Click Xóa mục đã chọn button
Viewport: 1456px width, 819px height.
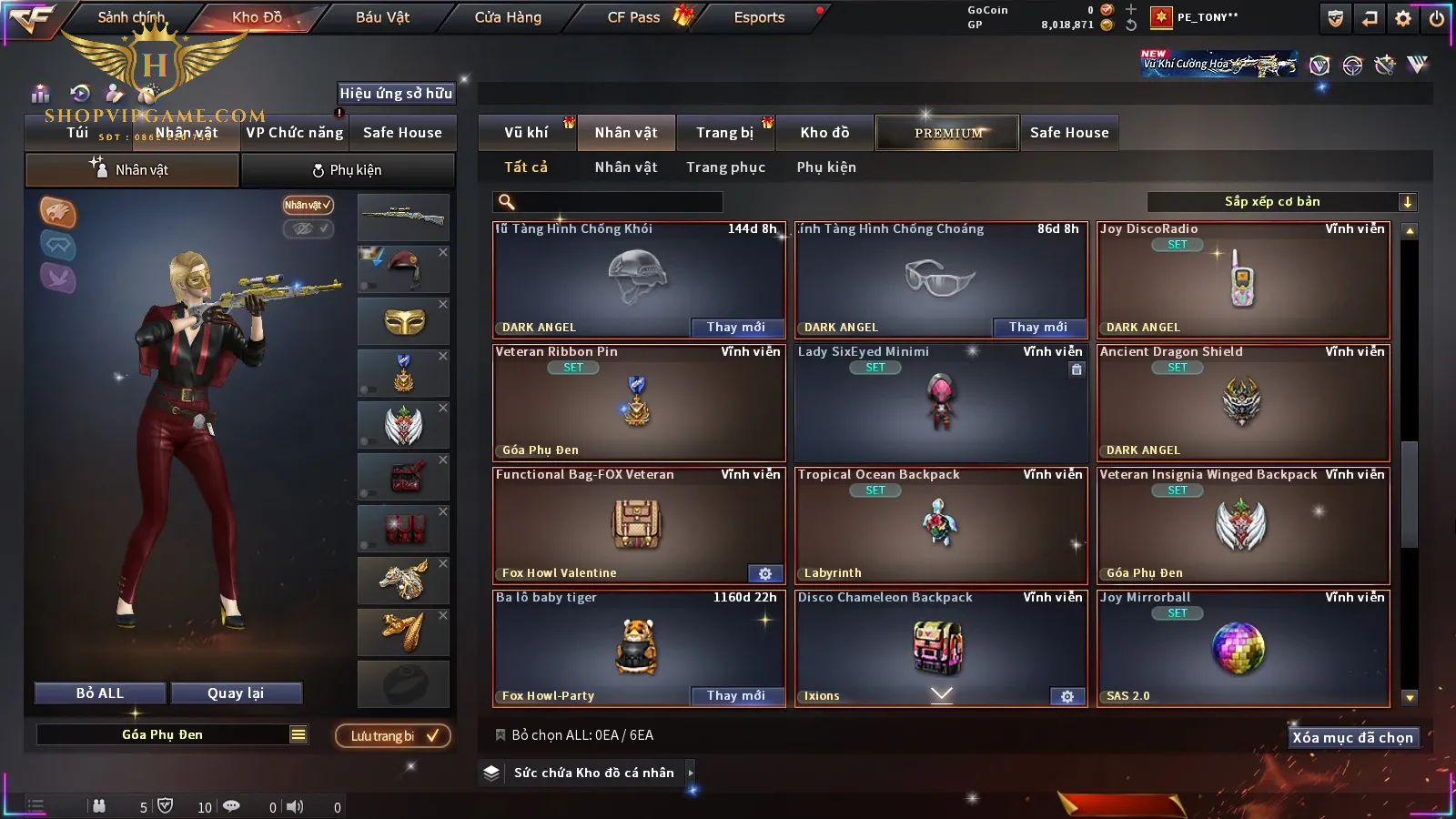click(x=1352, y=738)
